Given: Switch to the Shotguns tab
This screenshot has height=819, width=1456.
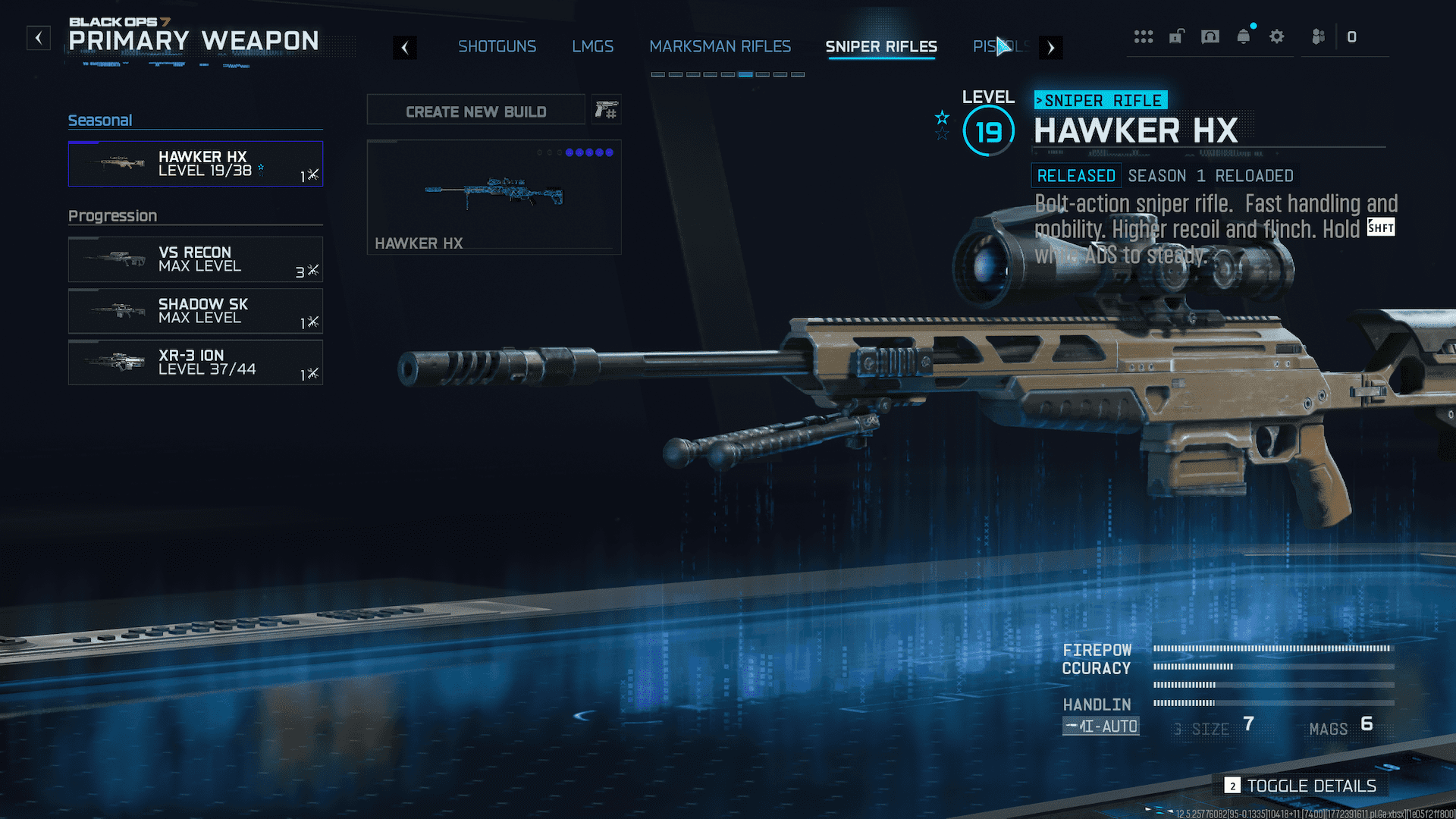Looking at the screenshot, I should pyautogui.click(x=497, y=46).
